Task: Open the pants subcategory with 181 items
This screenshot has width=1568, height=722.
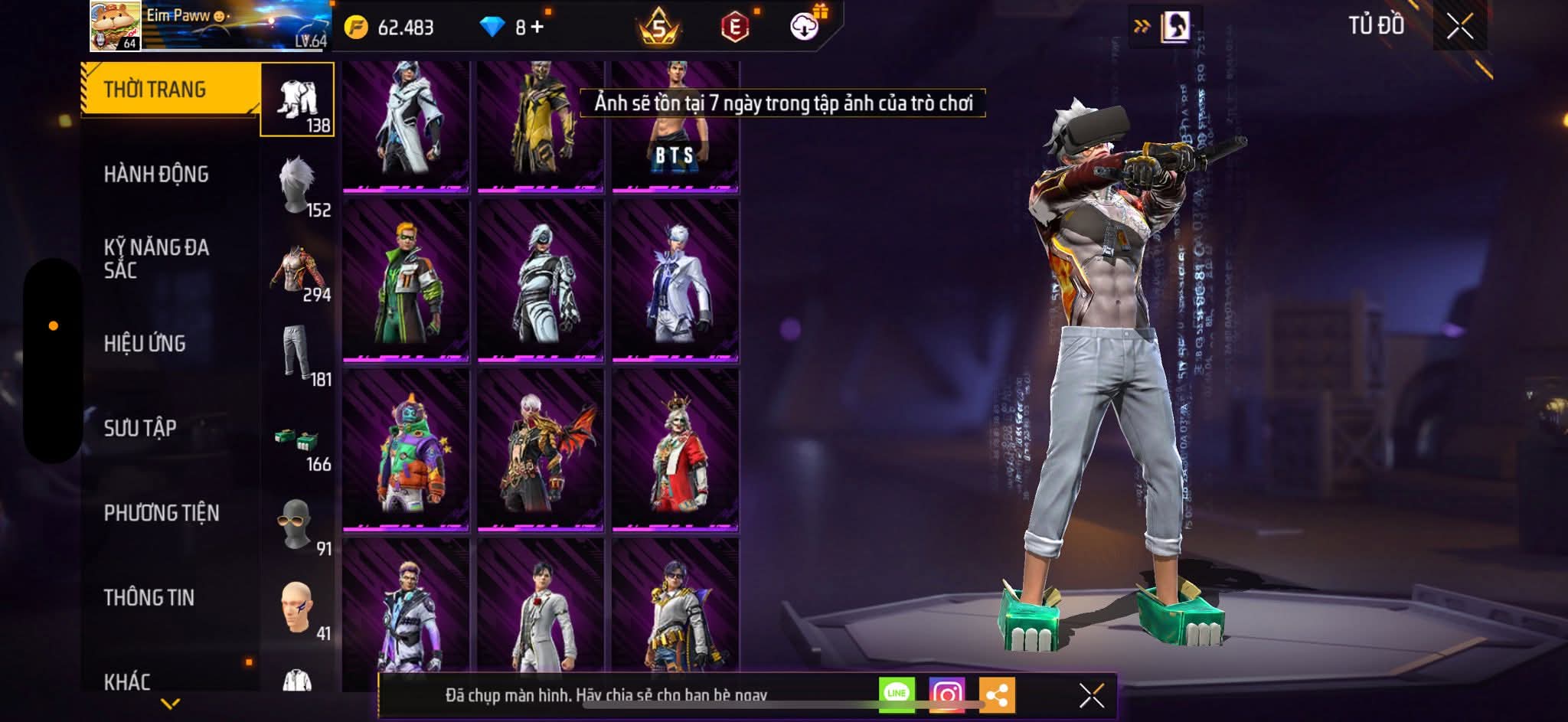Action: [x=299, y=356]
